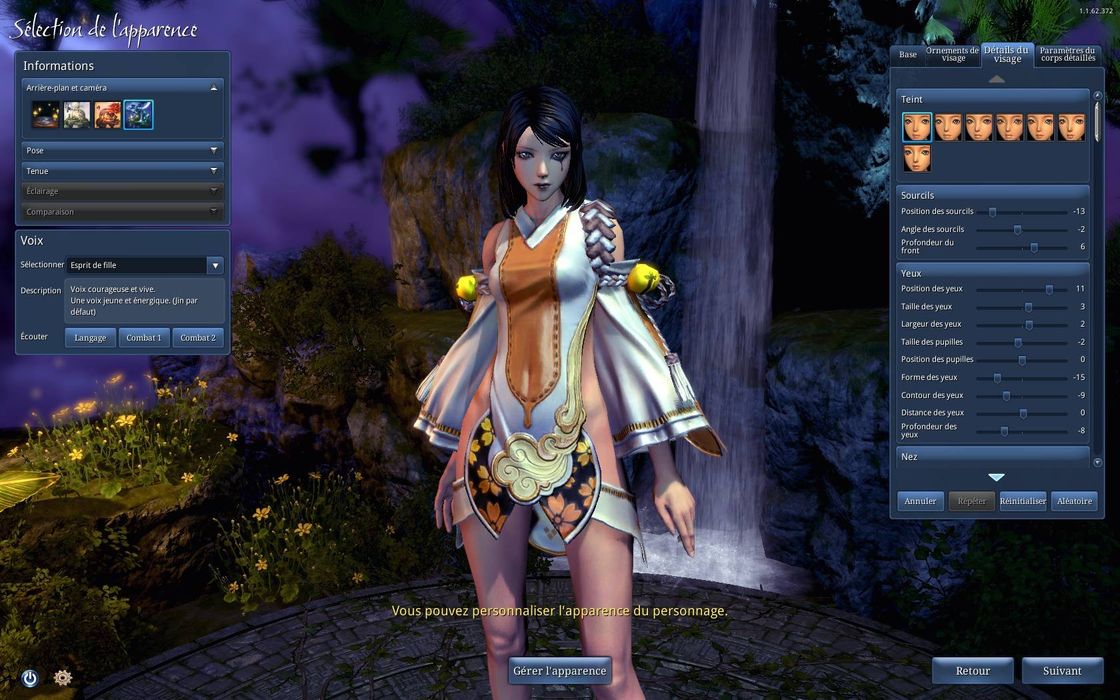Choose the waterfall night background thumbnail
Screen dimensions: 1120x700
click(x=138, y=115)
